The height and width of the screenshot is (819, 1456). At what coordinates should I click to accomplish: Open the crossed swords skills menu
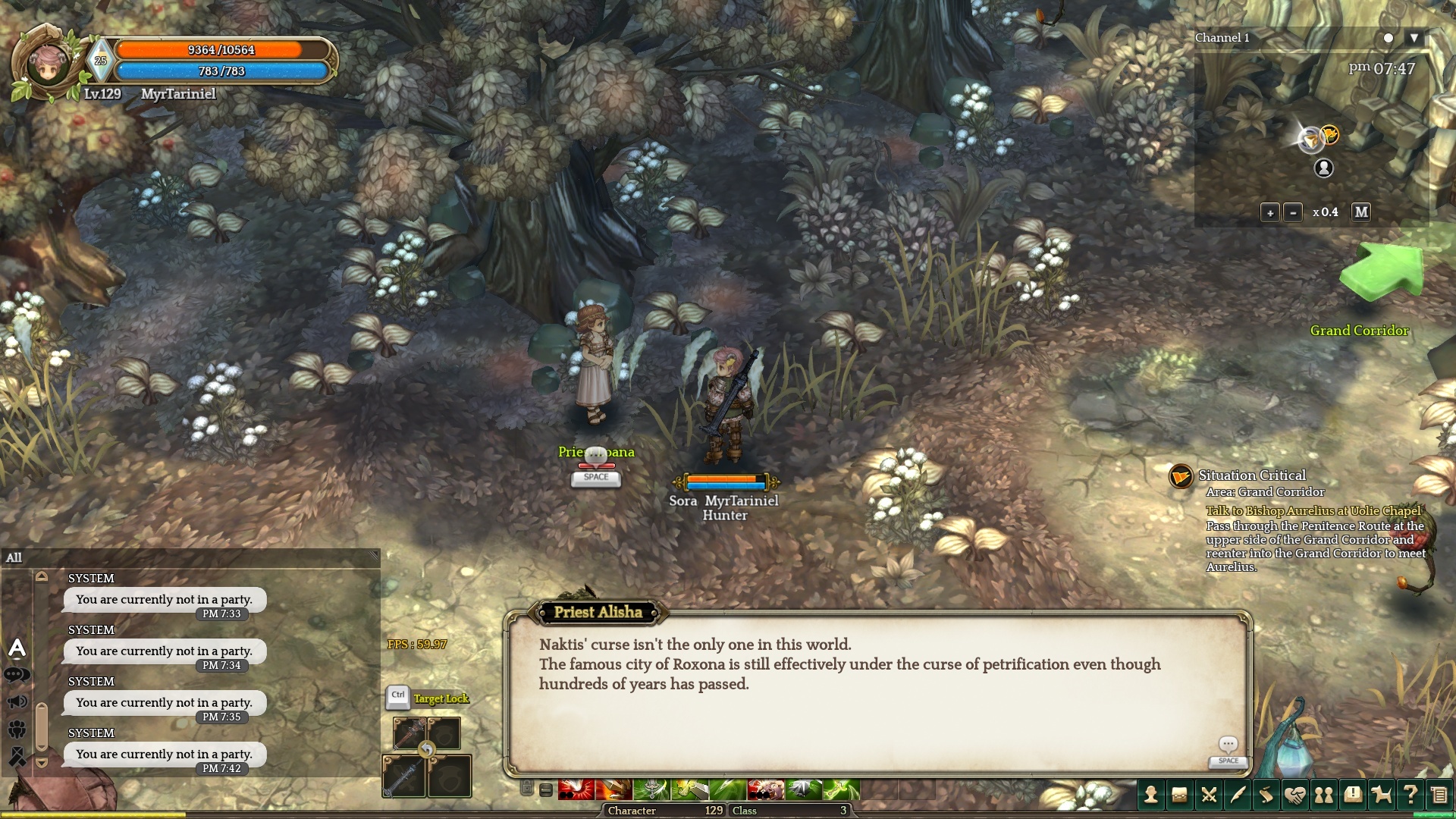coord(1209,795)
